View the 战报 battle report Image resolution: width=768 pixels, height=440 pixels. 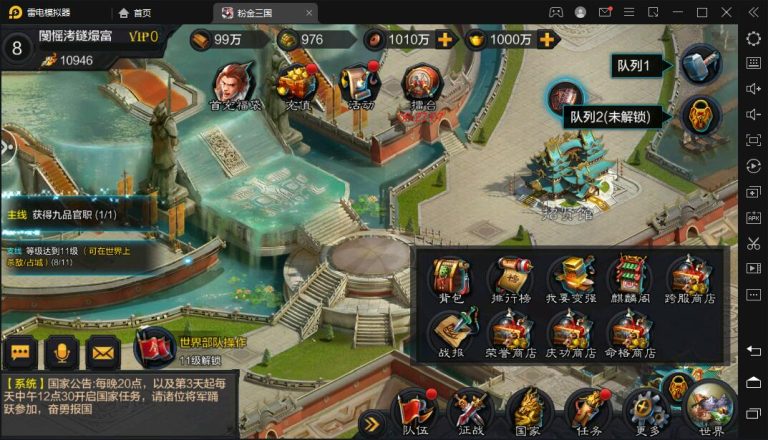tap(451, 331)
